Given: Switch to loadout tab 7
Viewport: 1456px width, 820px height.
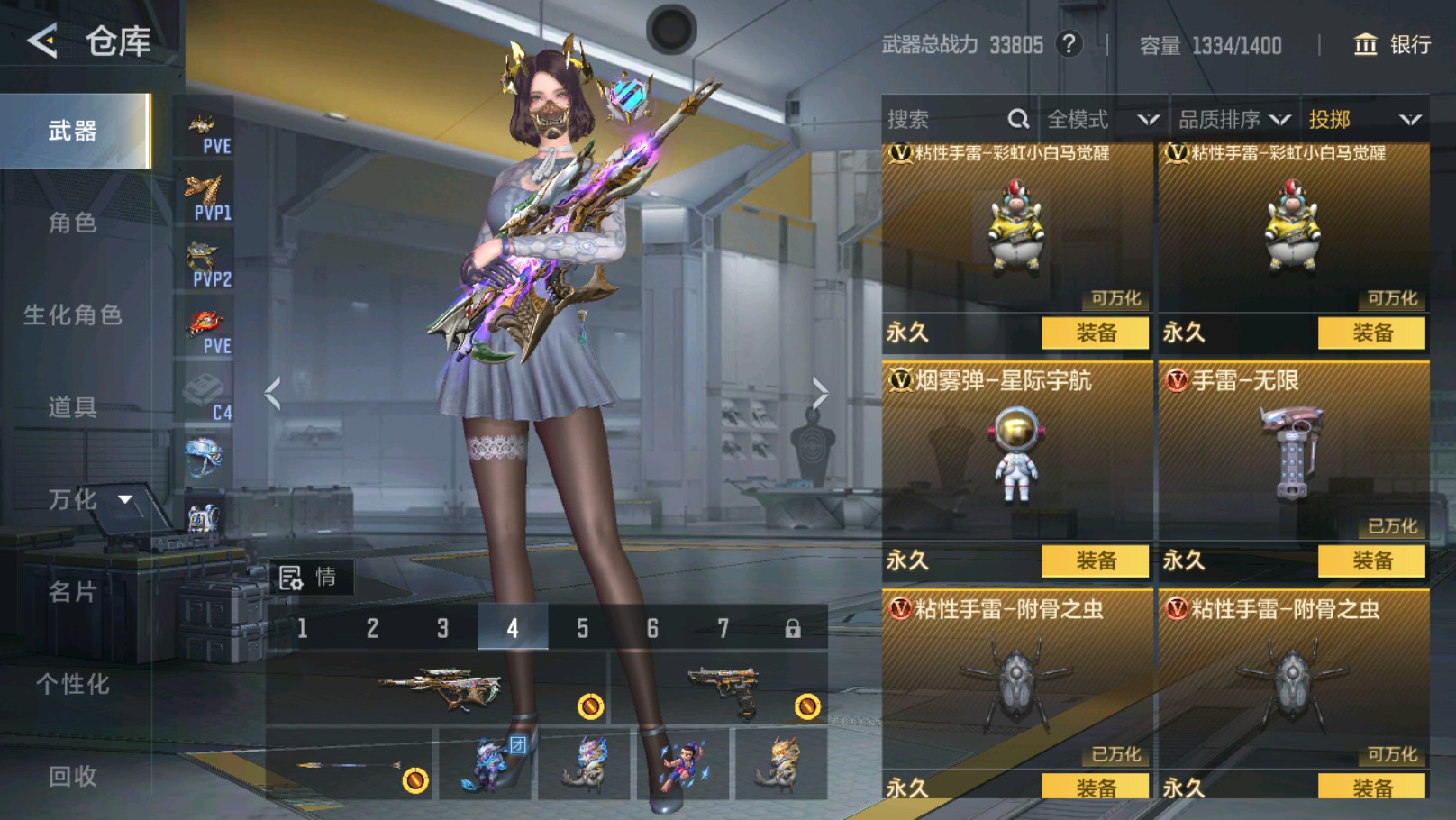Looking at the screenshot, I should point(723,628).
